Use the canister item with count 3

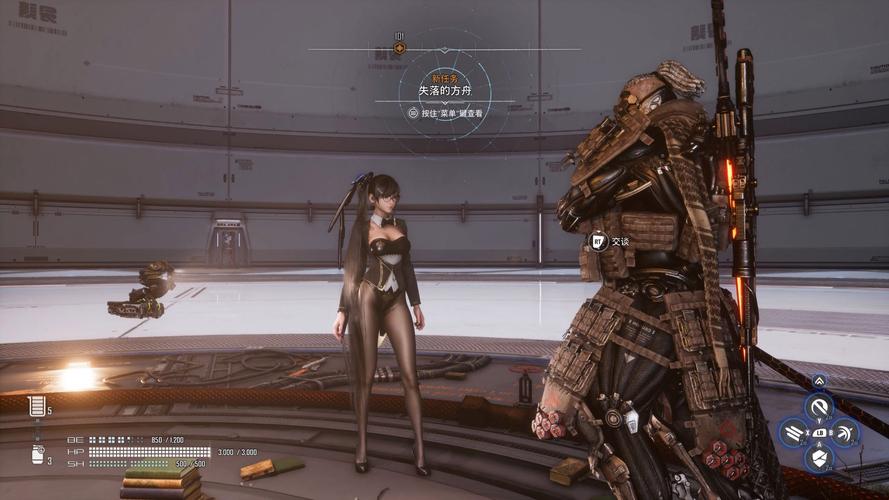pos(38,454)
